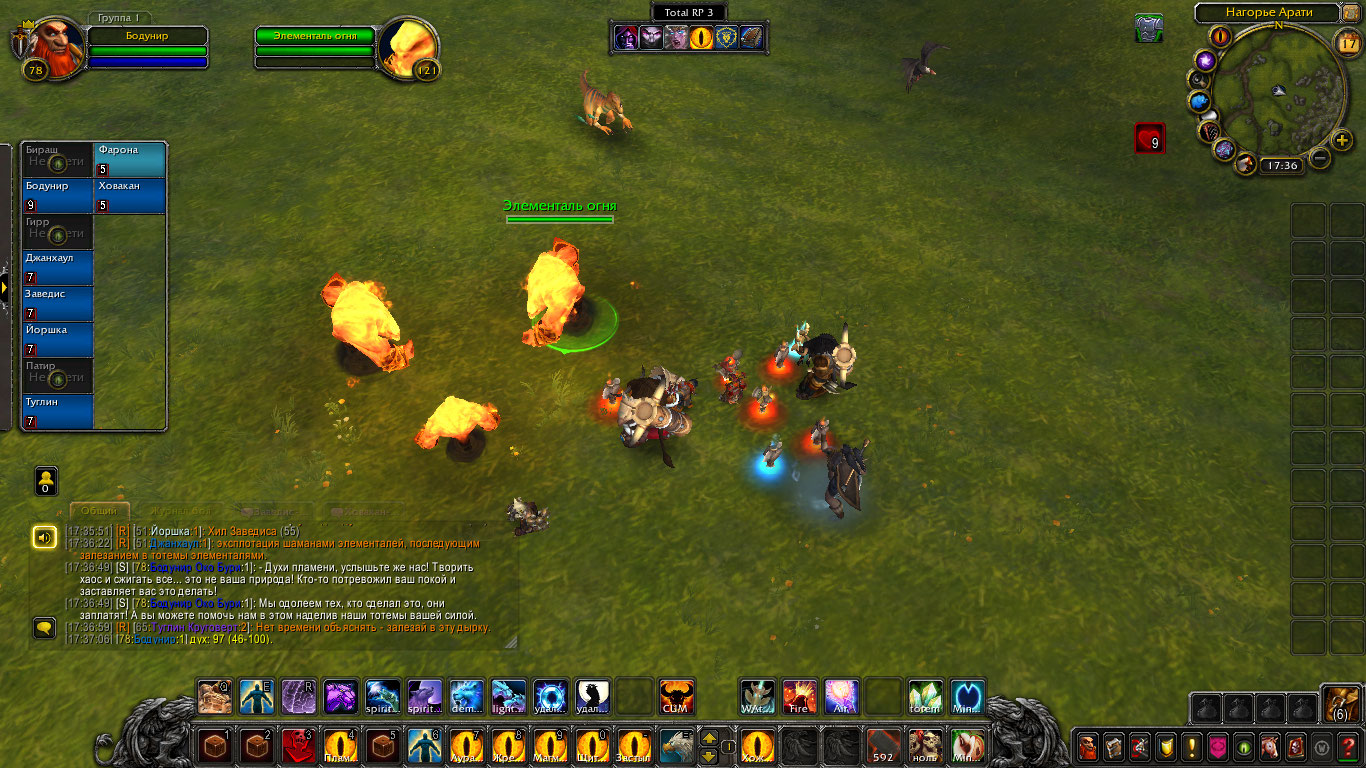Open the calendar showing day 17
Viewport: 1366px width, 768px height.
(1347, 42)
